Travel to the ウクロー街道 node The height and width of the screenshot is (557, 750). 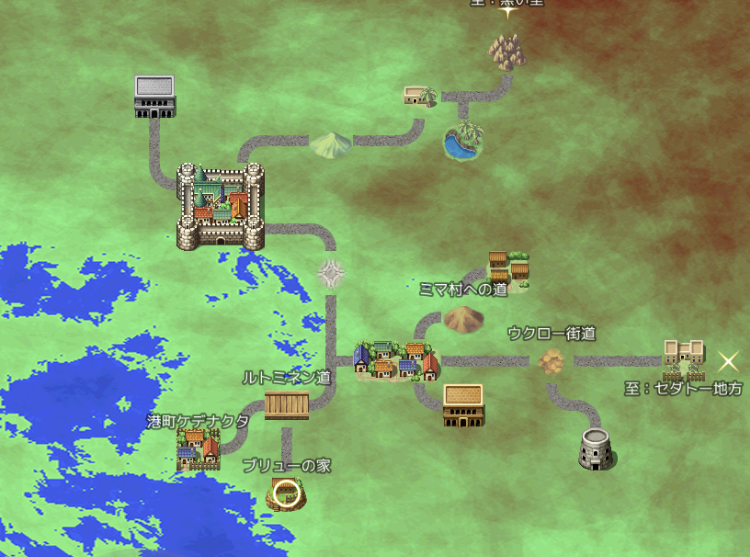(x=551, y=360)
